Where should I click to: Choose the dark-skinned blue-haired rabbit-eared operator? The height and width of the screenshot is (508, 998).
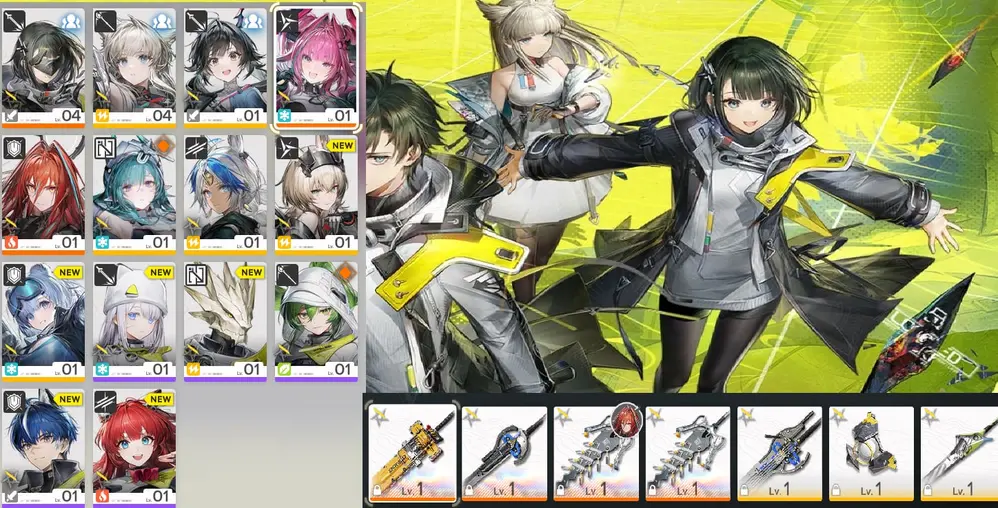click(x=225, y=194)
